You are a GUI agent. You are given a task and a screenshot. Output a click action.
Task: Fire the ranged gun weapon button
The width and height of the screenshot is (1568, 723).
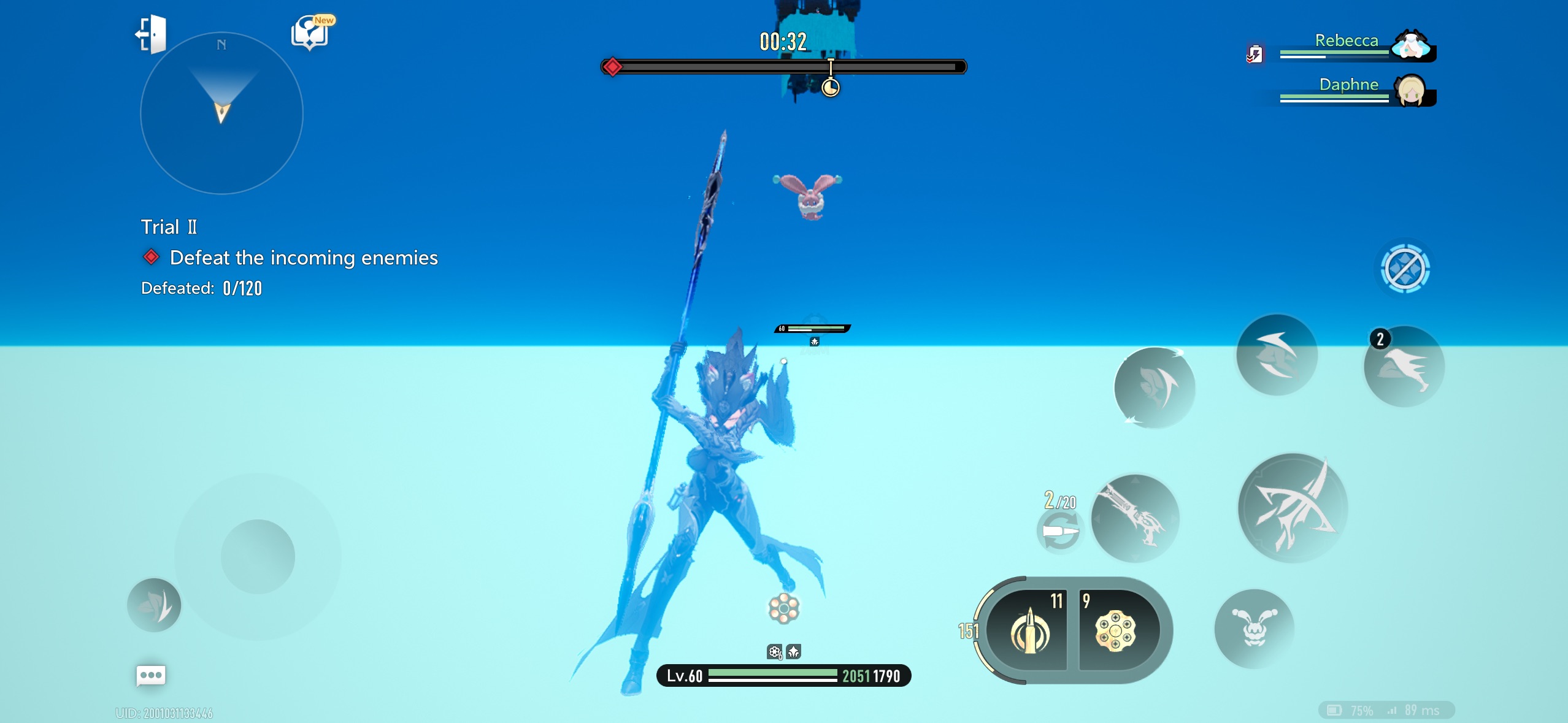point(1135,518)
